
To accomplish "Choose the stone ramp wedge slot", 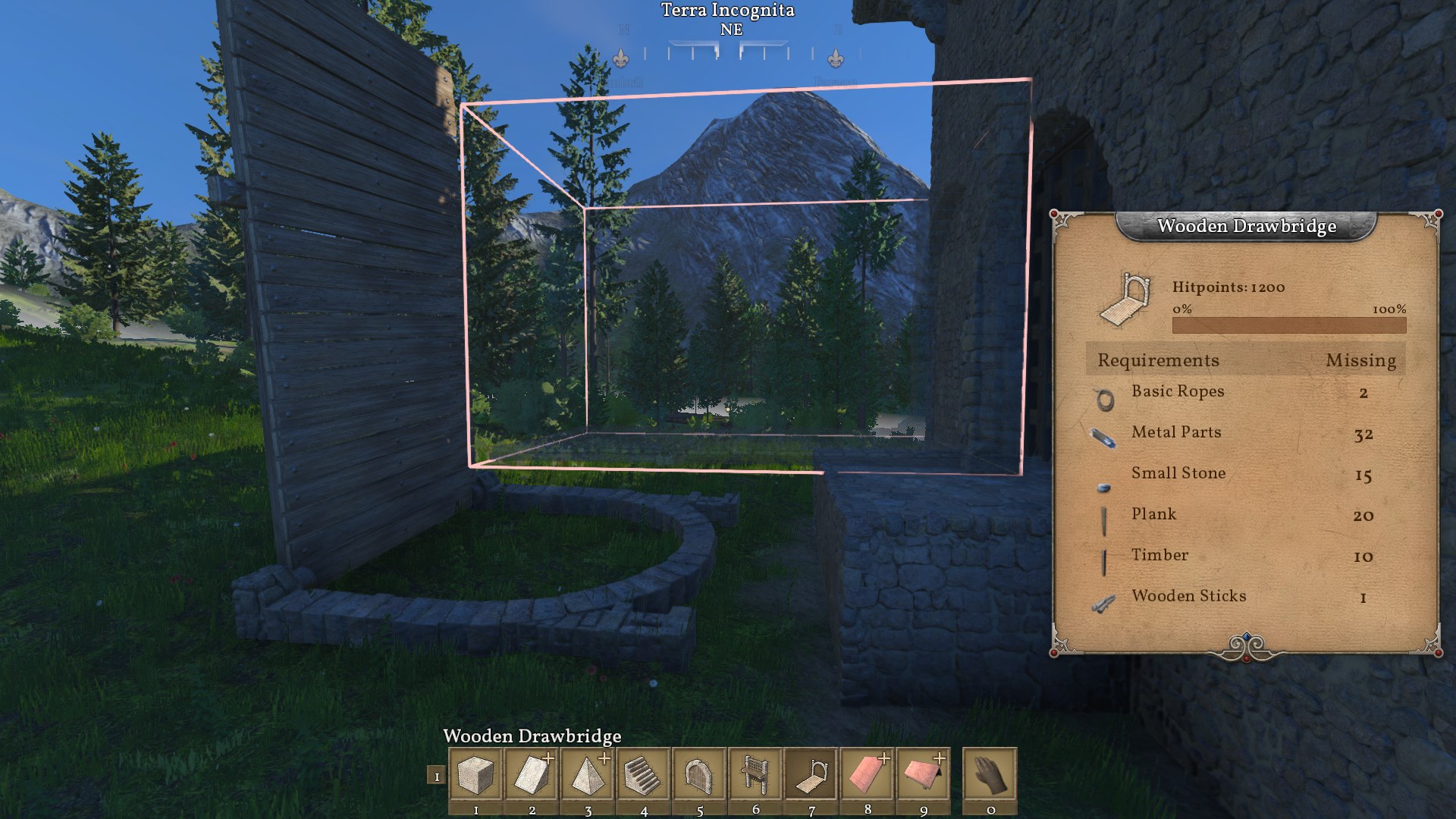I will pyautogui.click(x=532, y=774).
